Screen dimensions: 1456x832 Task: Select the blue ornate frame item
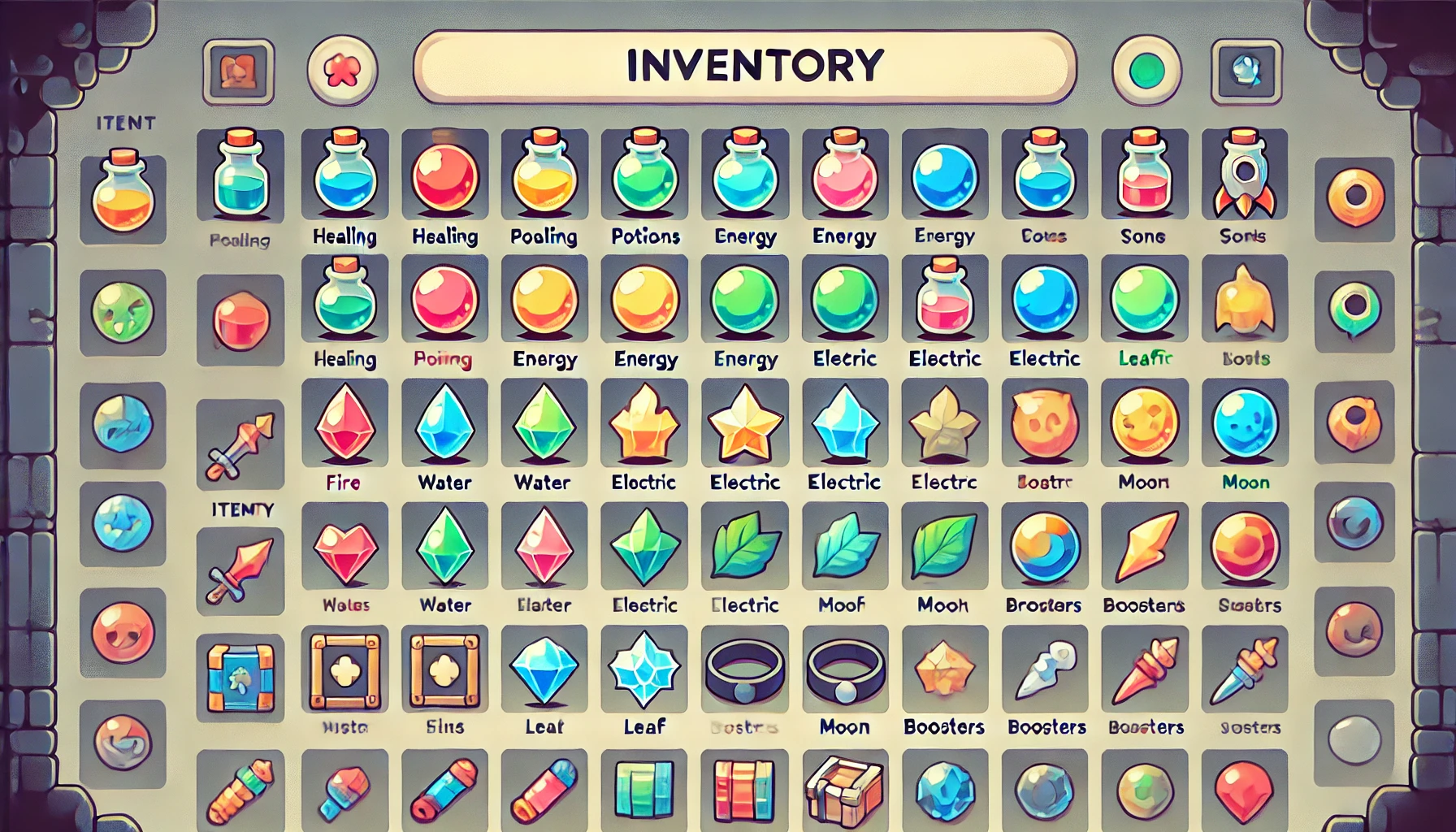pyautogui.click(x=240, y=678)
